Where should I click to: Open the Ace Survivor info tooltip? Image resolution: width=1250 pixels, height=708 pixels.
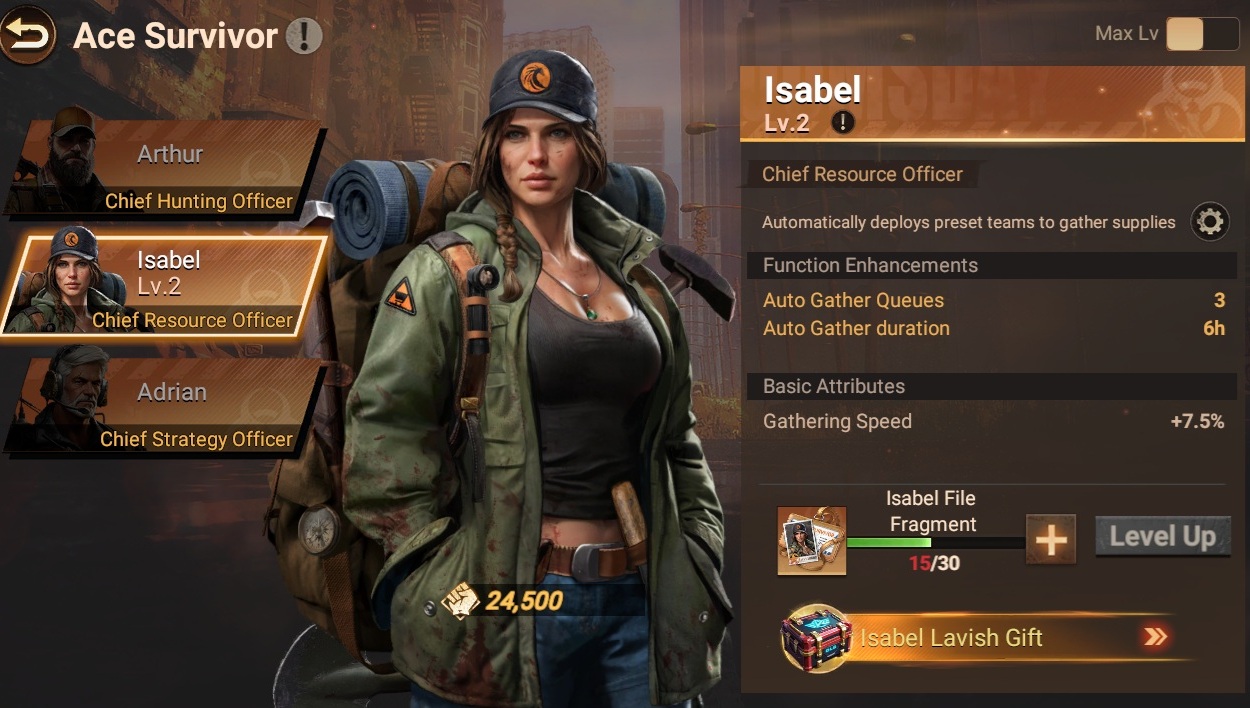click(304, 37)
